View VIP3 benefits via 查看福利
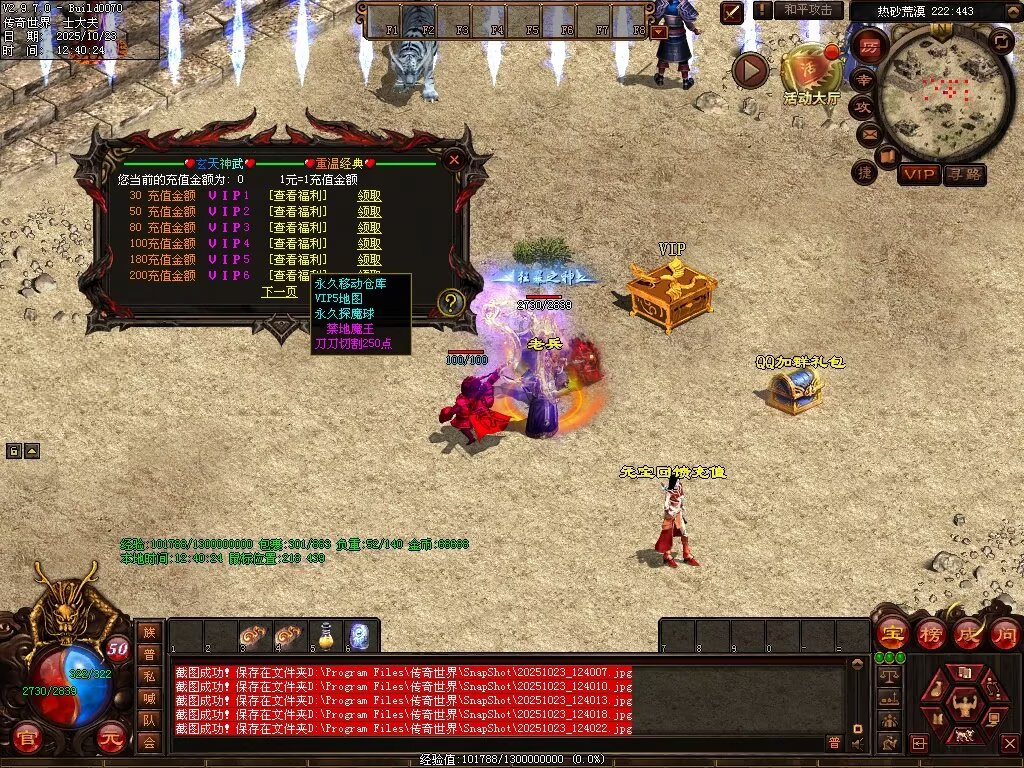1024x768 pixels. pos(297,228)
